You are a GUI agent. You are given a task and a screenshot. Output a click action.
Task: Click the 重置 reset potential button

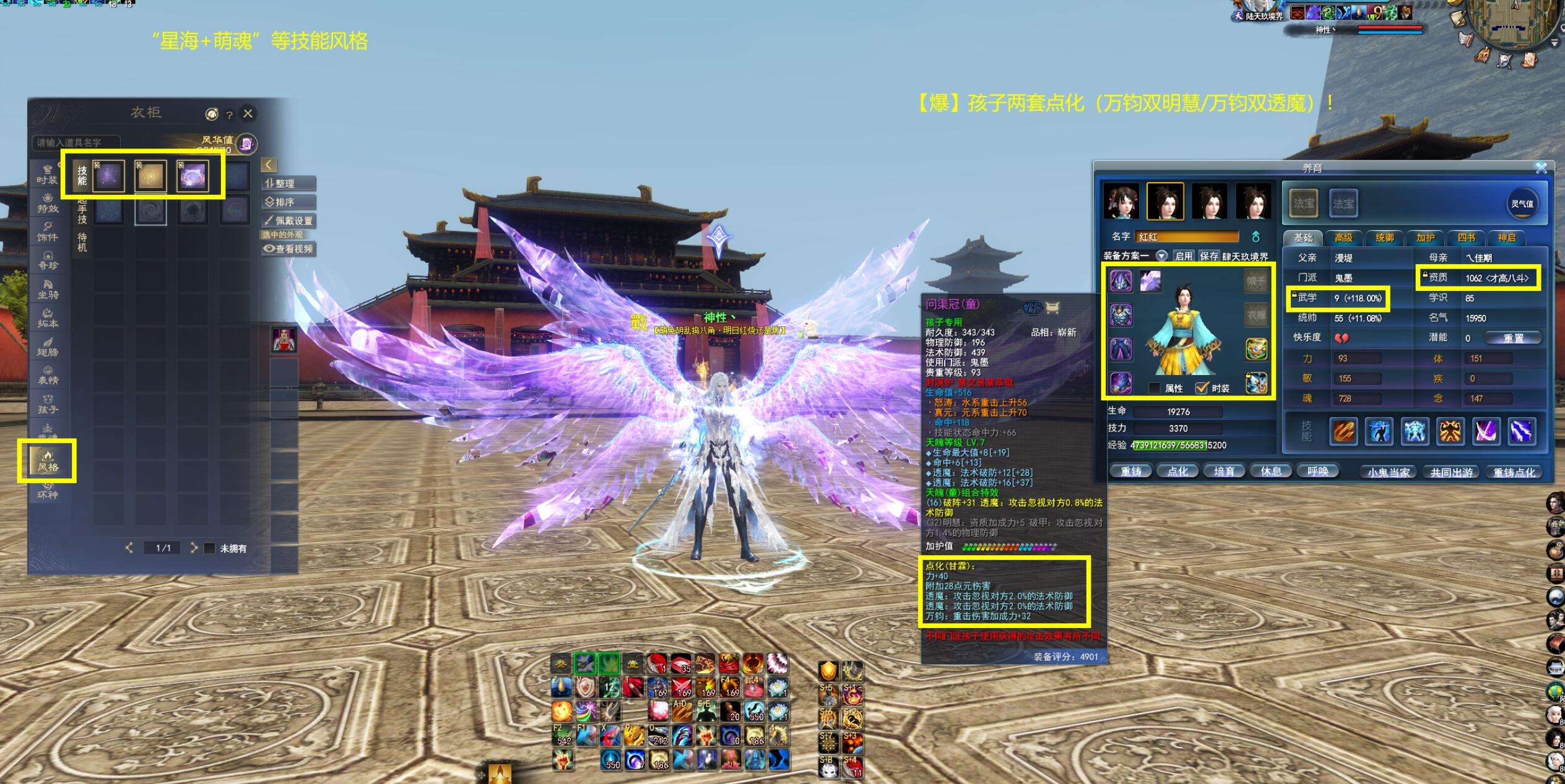click(x=1513, y=338)
